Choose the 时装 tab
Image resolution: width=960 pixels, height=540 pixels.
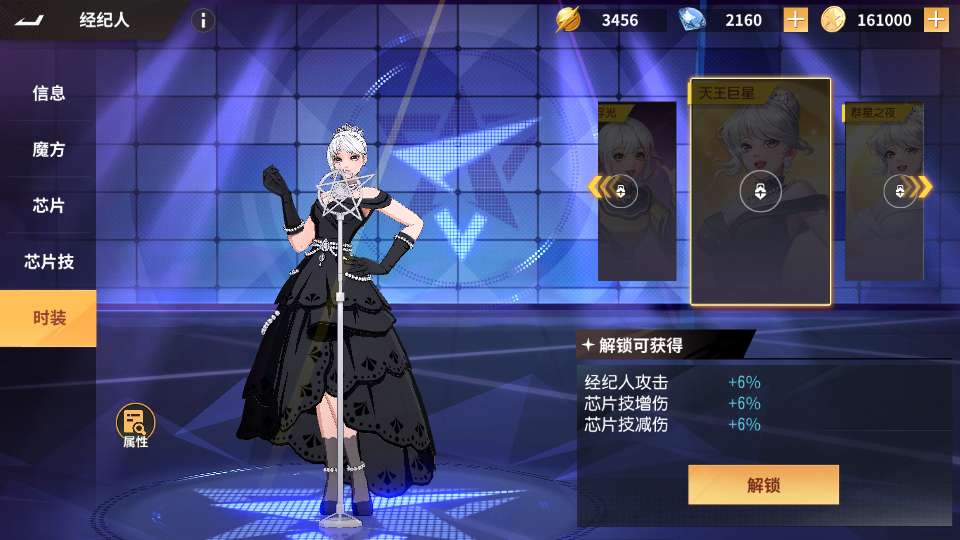click(x=48, y=318)
